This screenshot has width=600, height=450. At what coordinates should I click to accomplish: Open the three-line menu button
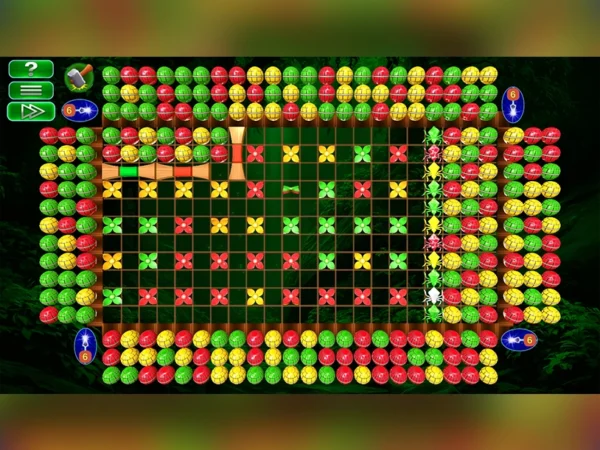[x=31, y=90]
